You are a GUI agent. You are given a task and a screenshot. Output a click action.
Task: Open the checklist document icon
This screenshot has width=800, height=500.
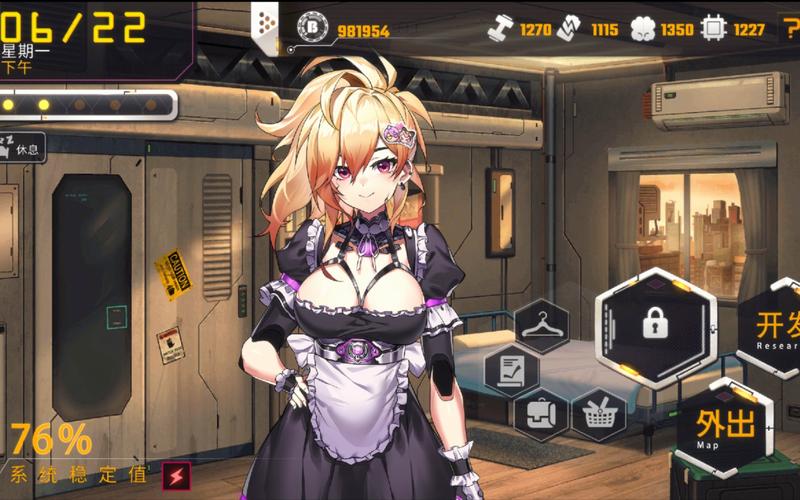tap(511, 369)
